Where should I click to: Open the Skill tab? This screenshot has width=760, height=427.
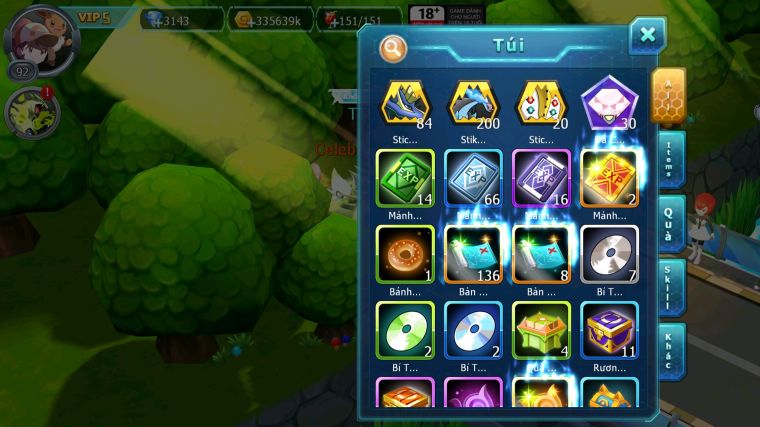click(x=672, y=288)
